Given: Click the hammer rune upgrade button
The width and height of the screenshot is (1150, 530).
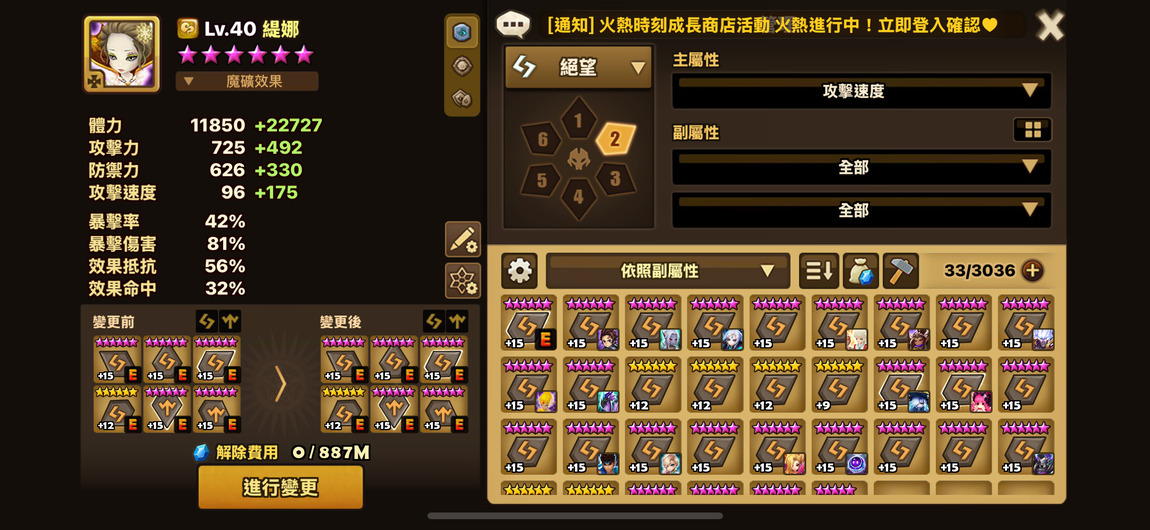Looking at the screenshot, I should point(901,271).
